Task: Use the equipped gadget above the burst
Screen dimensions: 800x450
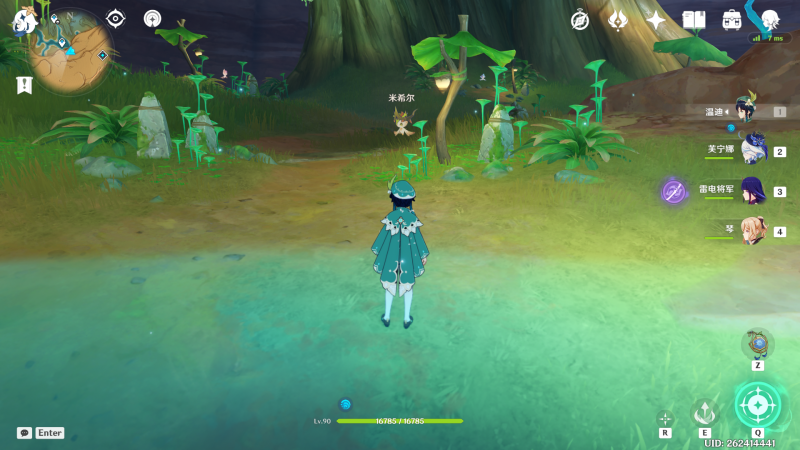Action: click(758, 345)
